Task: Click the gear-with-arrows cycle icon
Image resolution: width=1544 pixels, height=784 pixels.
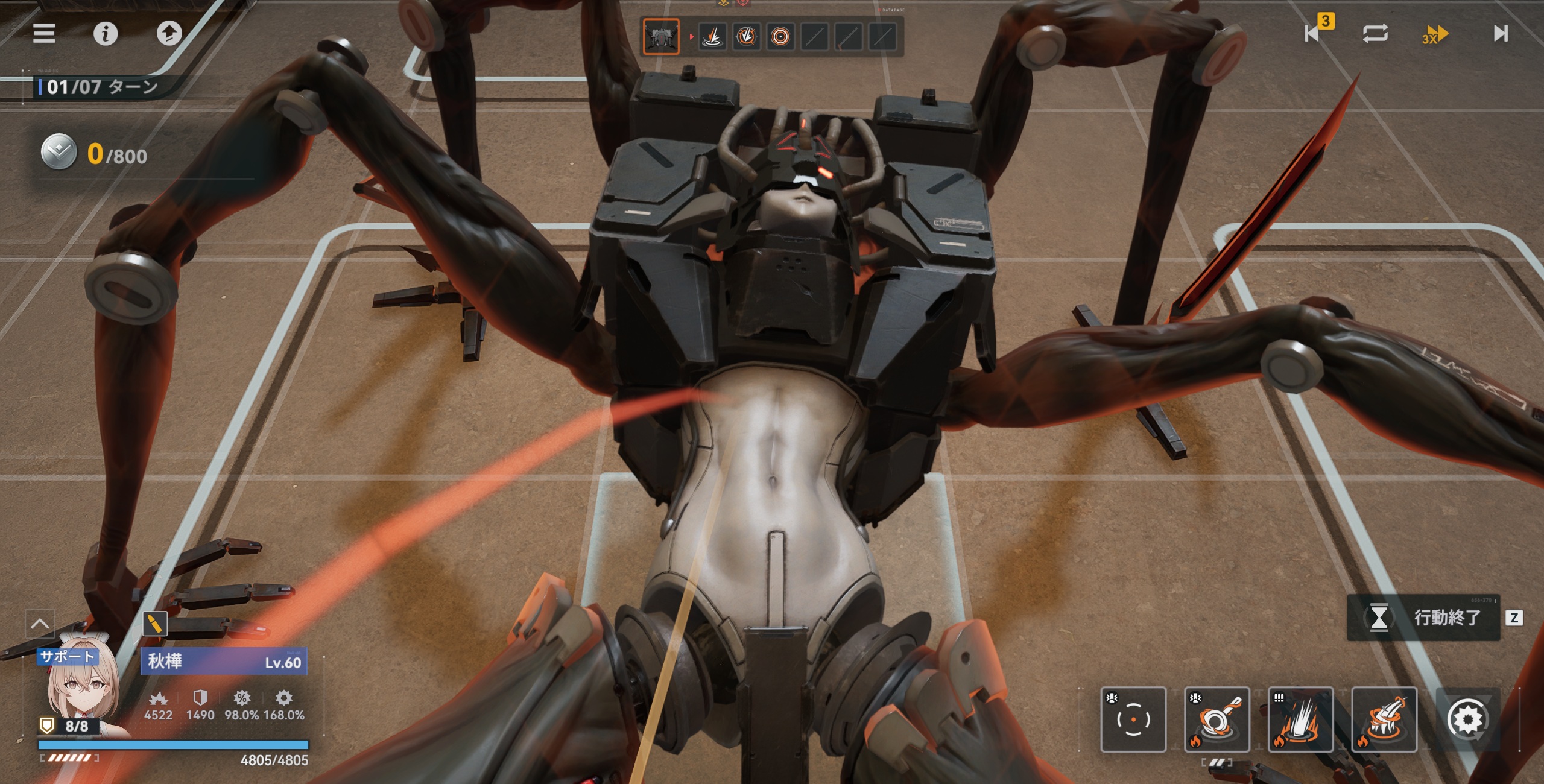Action: (x=1467, y=719)
